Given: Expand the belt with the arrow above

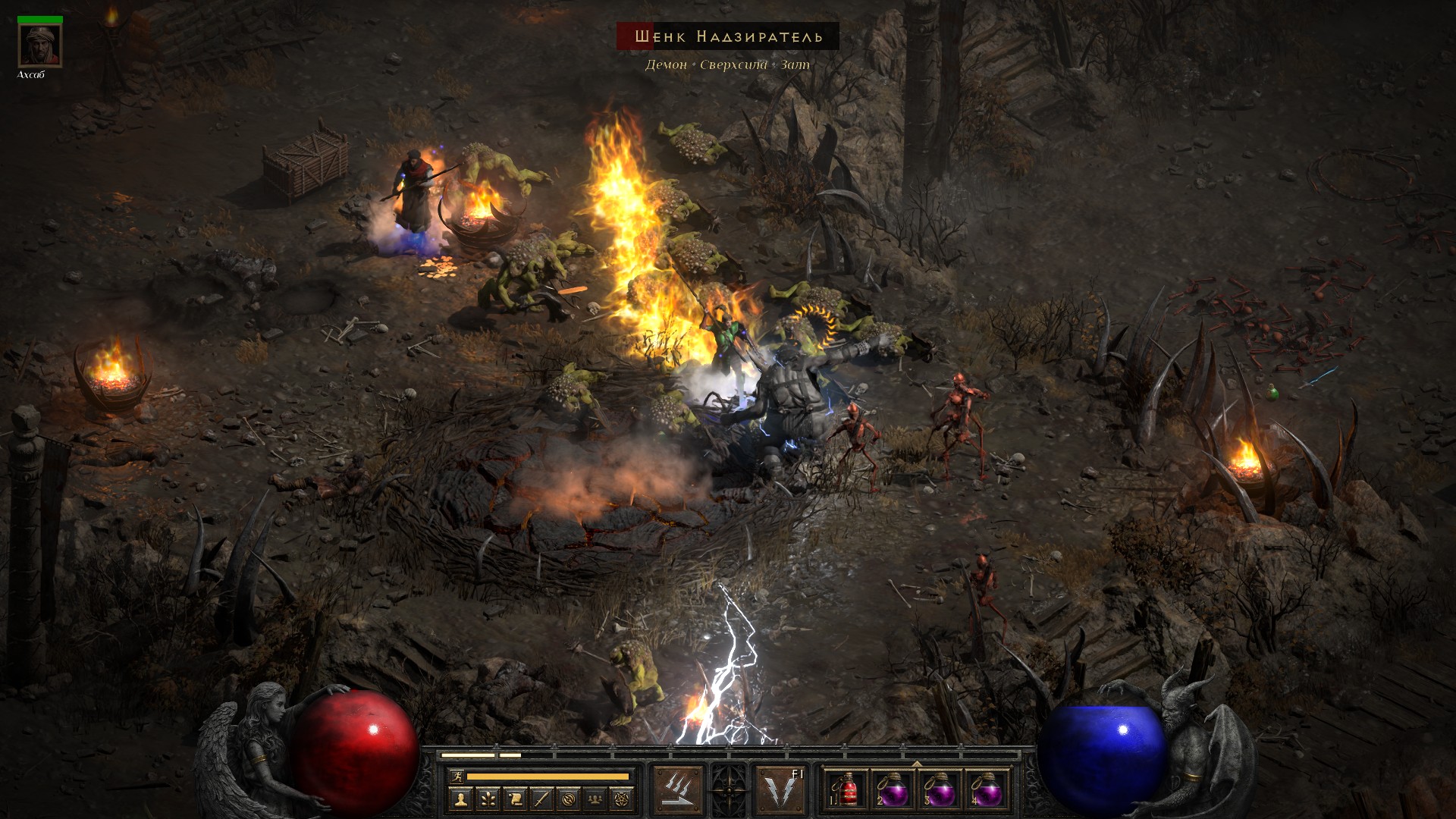Looking at the screenshot, I should (x=917, y=764).
